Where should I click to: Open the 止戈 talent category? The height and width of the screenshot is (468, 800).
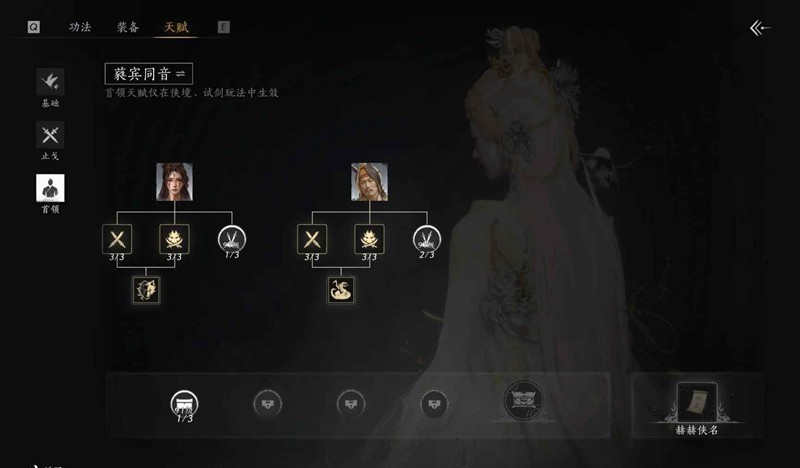pyautogui.click(x=50, y=137)
